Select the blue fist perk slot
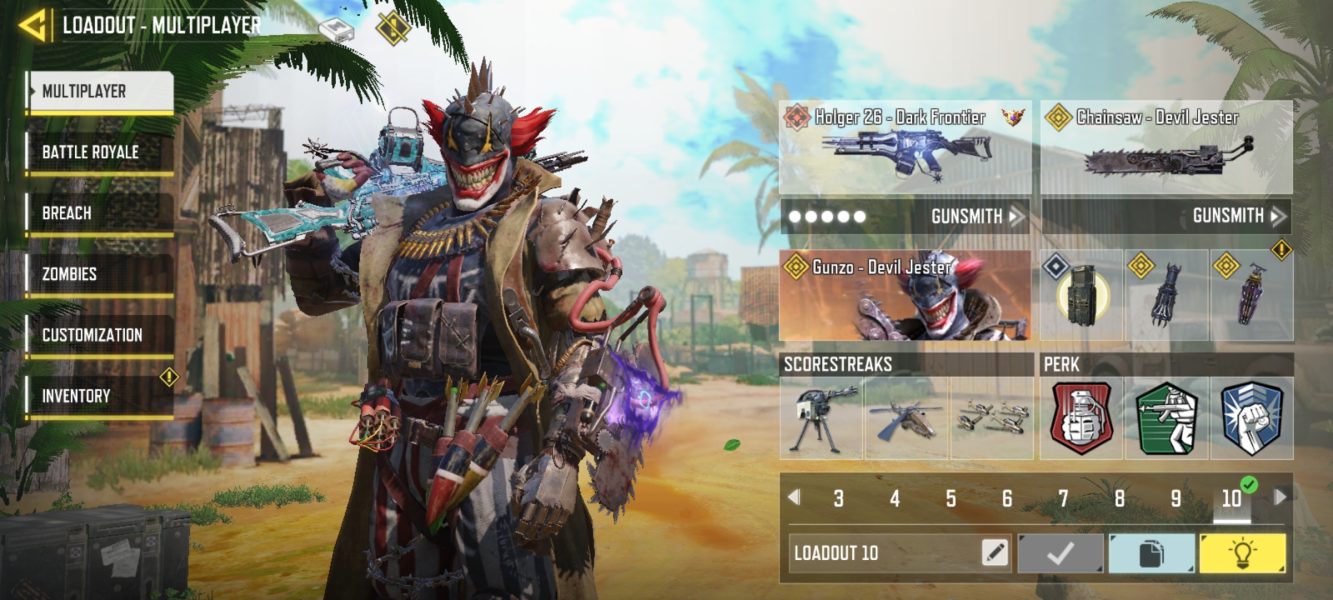The height and width of the screenshot is (600, 1333). click(1251, 418)
